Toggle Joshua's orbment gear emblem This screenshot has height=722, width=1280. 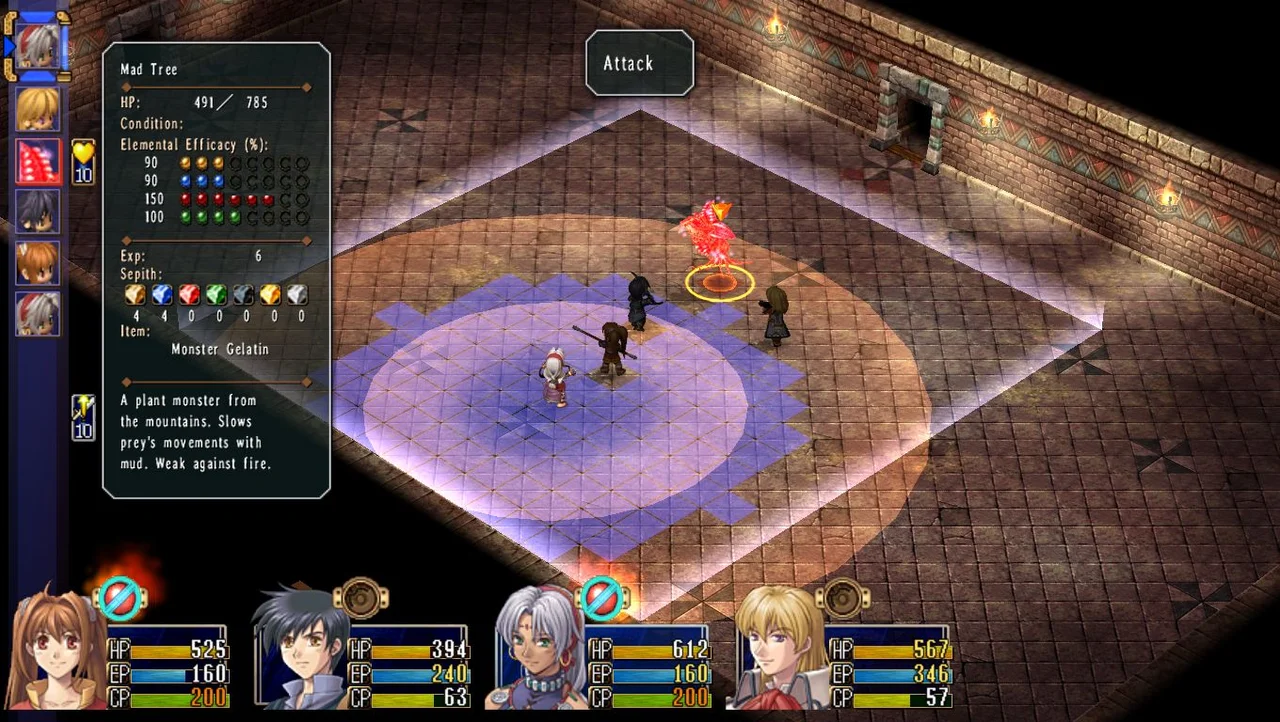(x=360, y=597)
